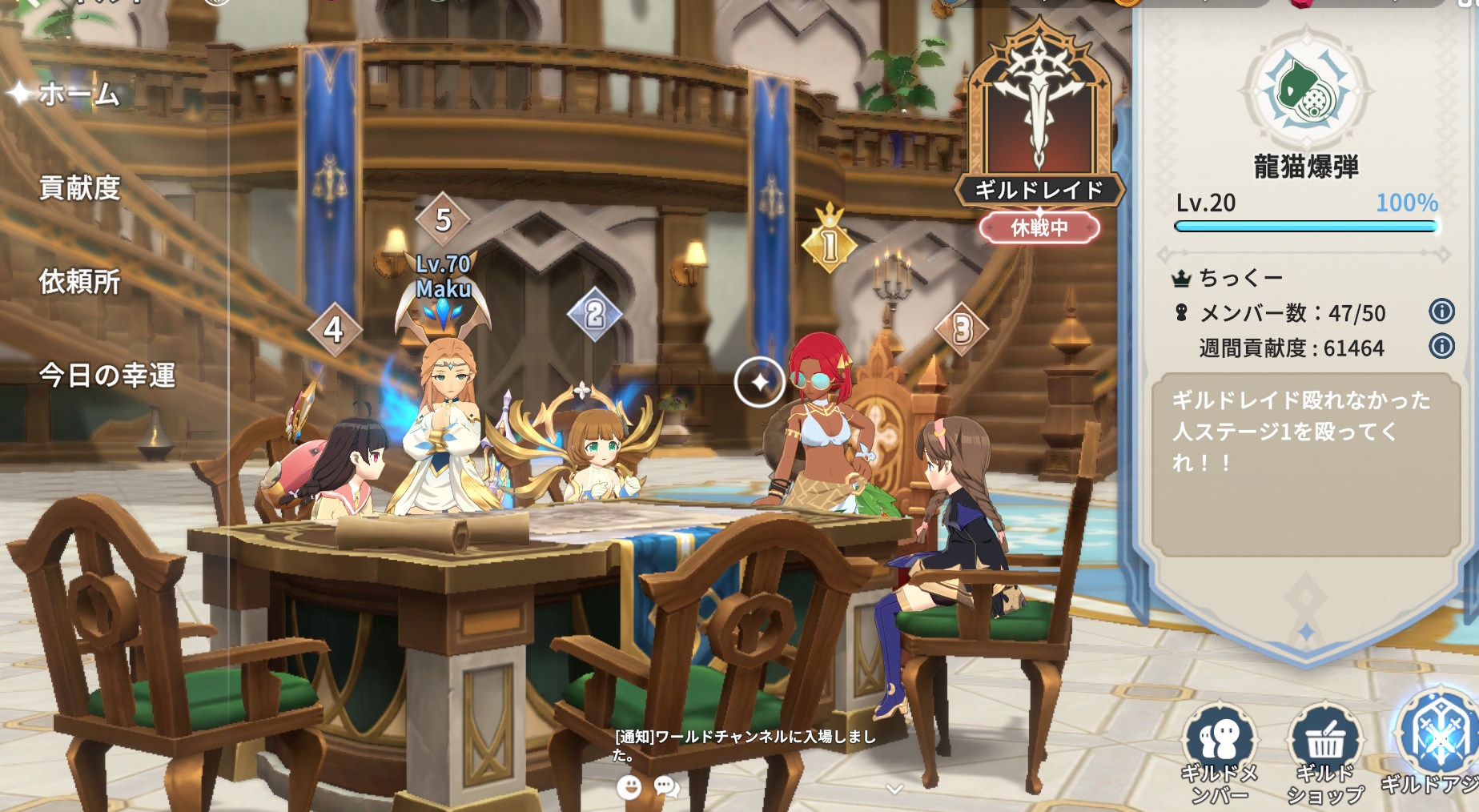The width and height of the screenshot is (1479, 812).
Task: Open the 依頼所 request office
Action: coord(79,282)
